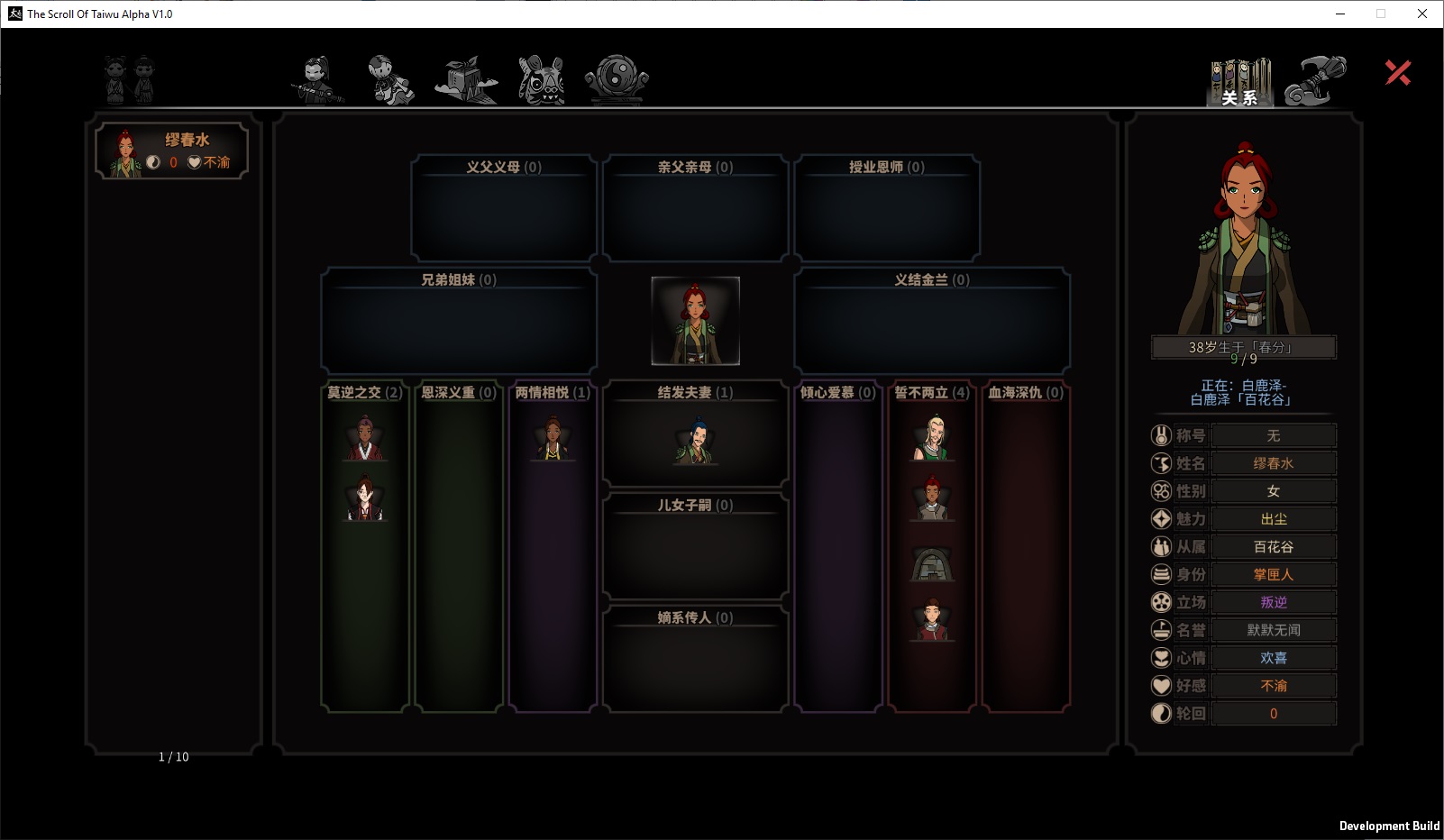
Task: Minimize the game window
Action: [1340, 14]
